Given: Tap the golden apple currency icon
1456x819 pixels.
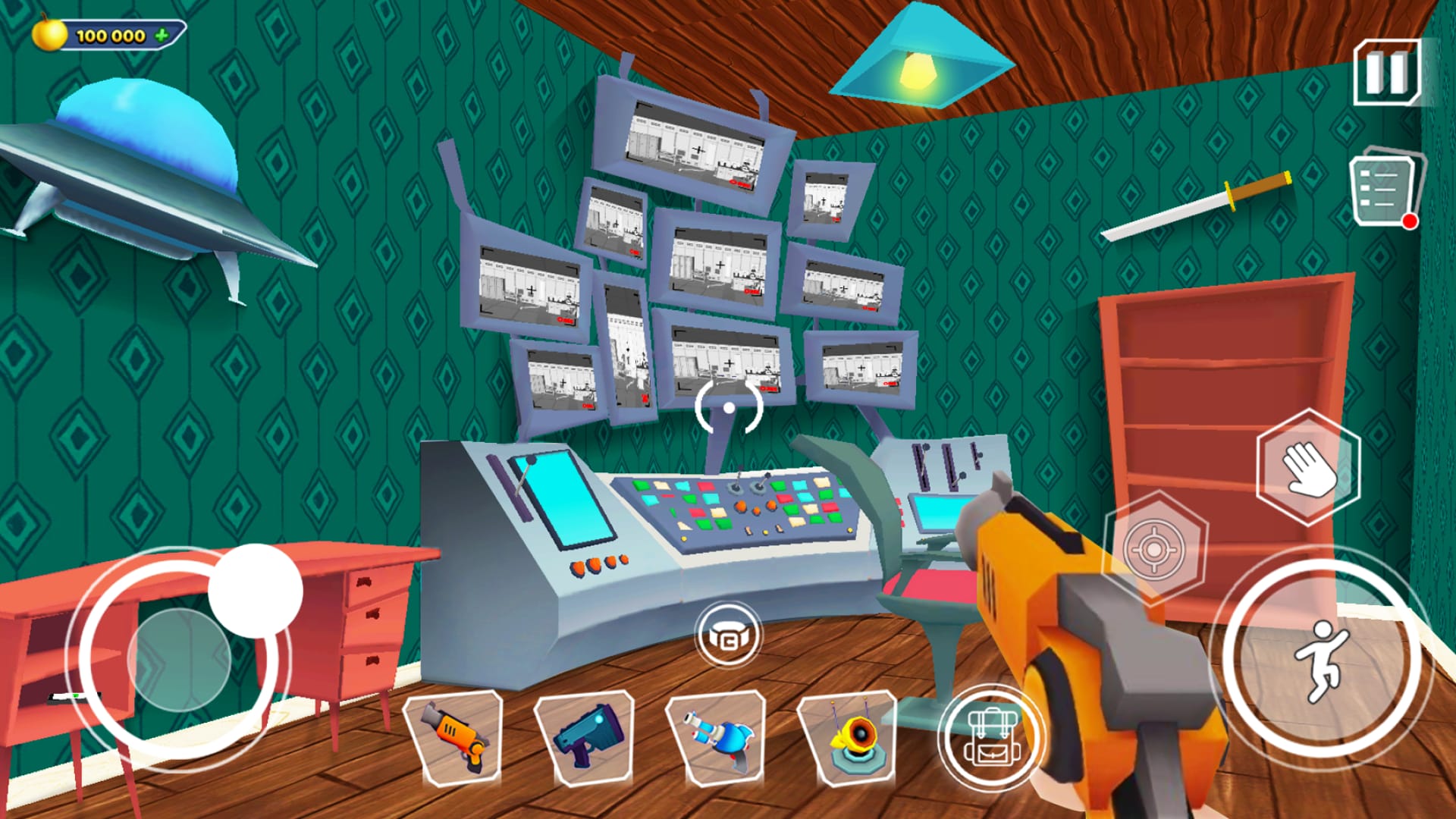Looking at the screenshot, I should click(x=48, y=33).
